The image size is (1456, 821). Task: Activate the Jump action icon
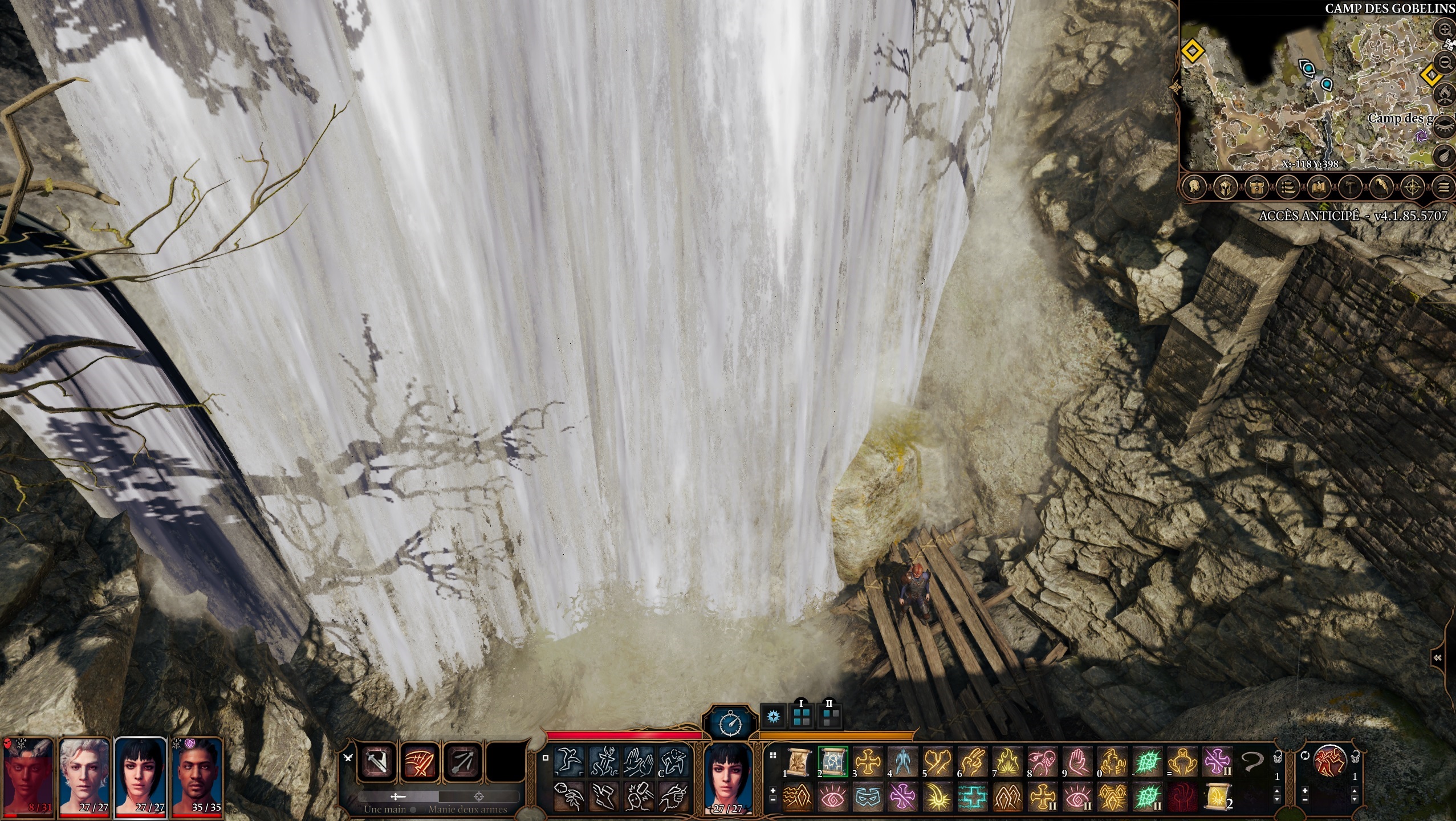[569, 762]
